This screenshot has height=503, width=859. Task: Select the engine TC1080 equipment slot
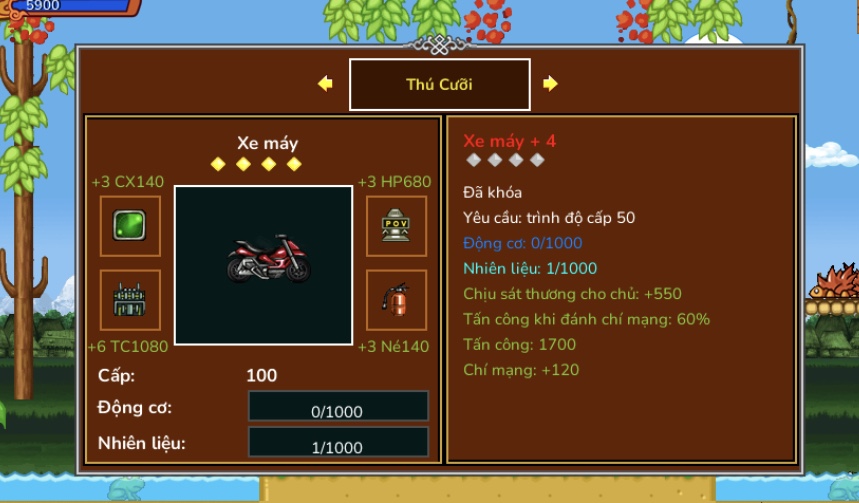click(x=130, y=300)
